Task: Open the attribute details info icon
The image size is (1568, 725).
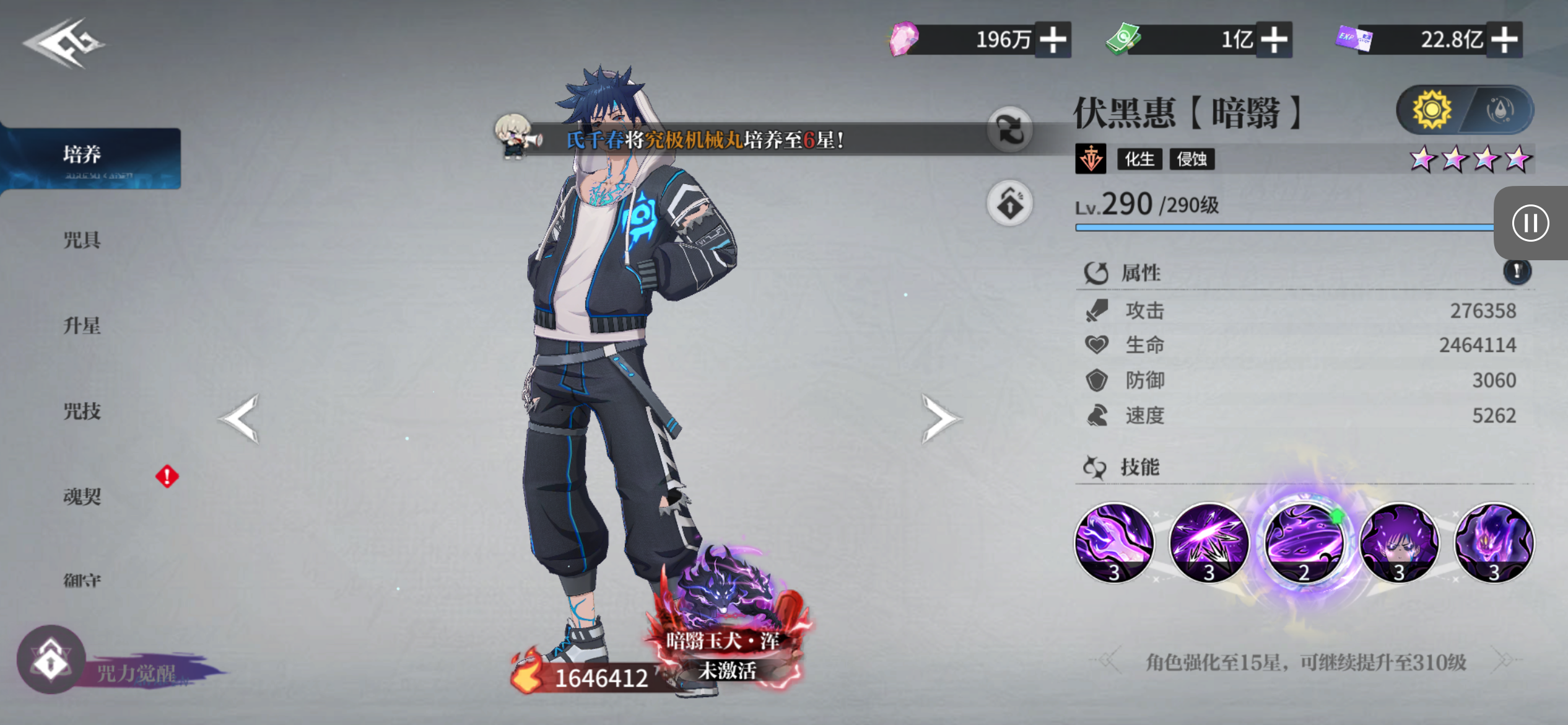Action: [1517, 271]
